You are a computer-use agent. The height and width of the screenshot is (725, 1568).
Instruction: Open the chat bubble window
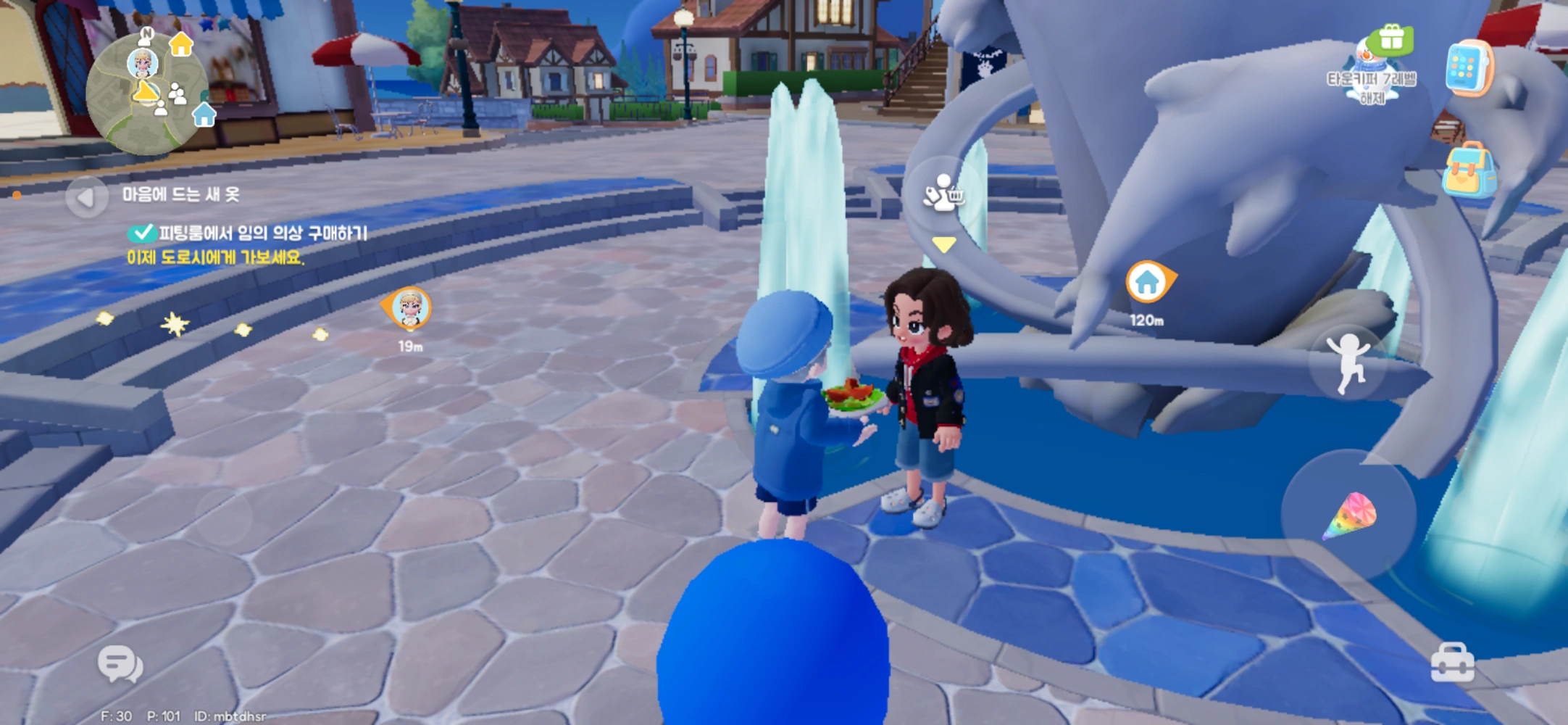click(120, 663)
